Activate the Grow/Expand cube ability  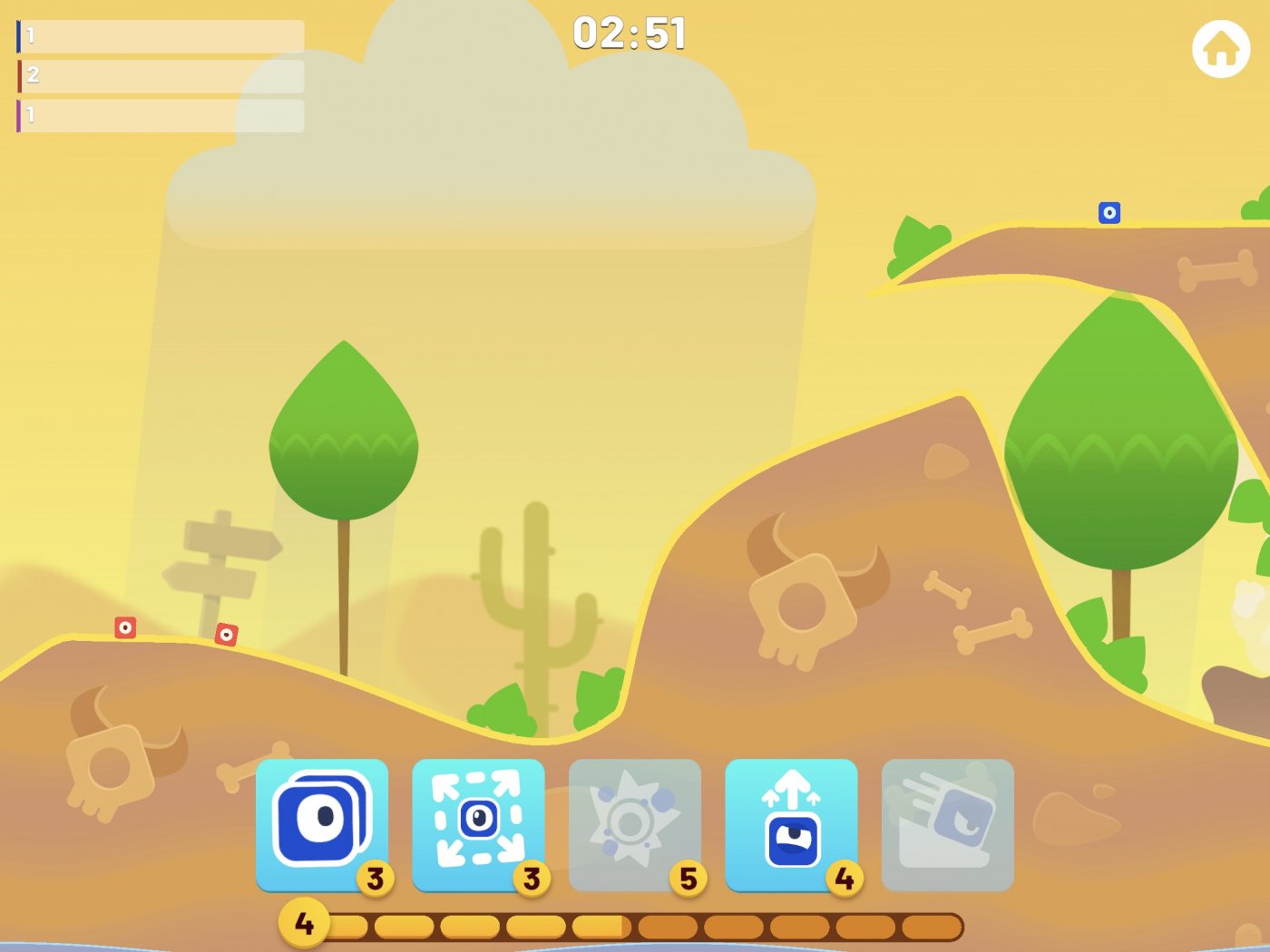(x=479, y=822)
